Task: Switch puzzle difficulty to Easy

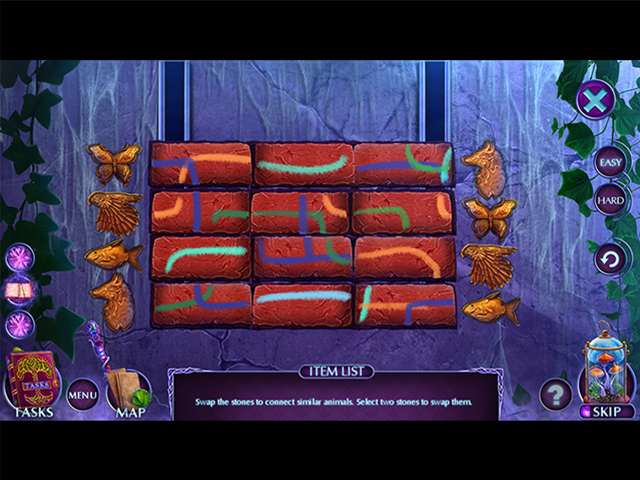Action: pos(609,160)
